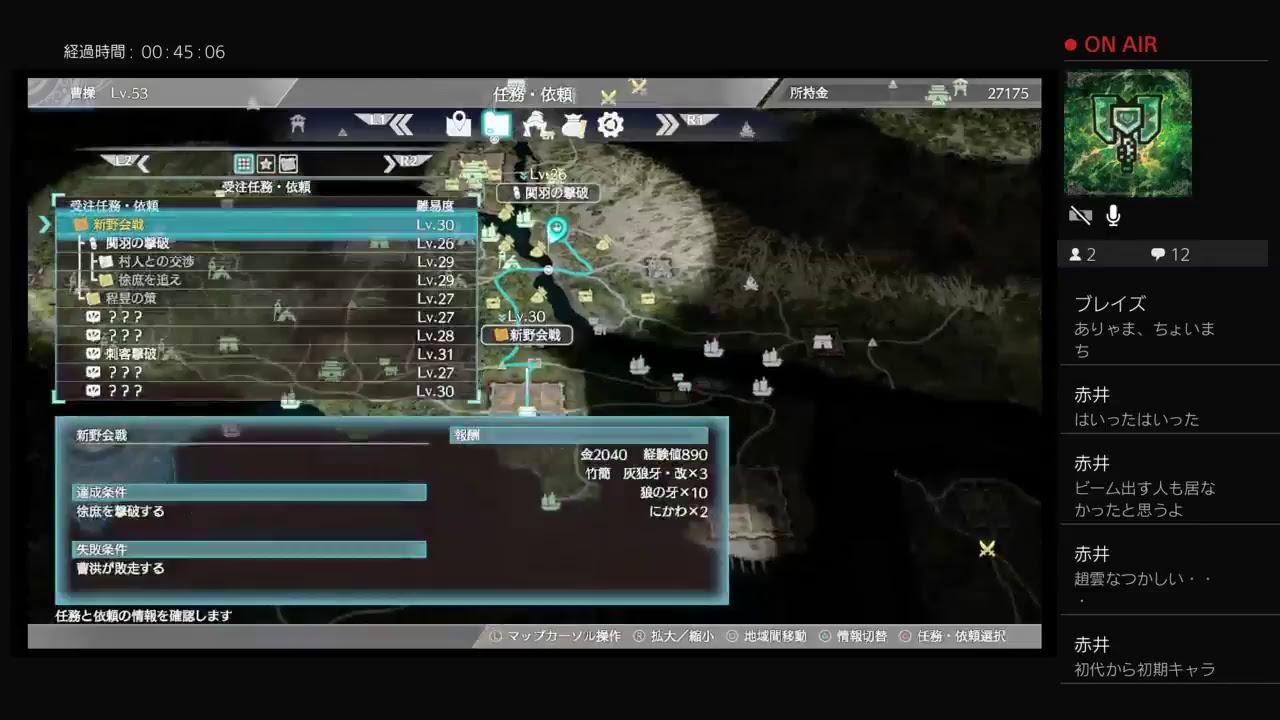Screen dimensions: 1280x720
Task: Click the 拡大/縮小 zoom control in the bottom bar
Action: (681, 635)
